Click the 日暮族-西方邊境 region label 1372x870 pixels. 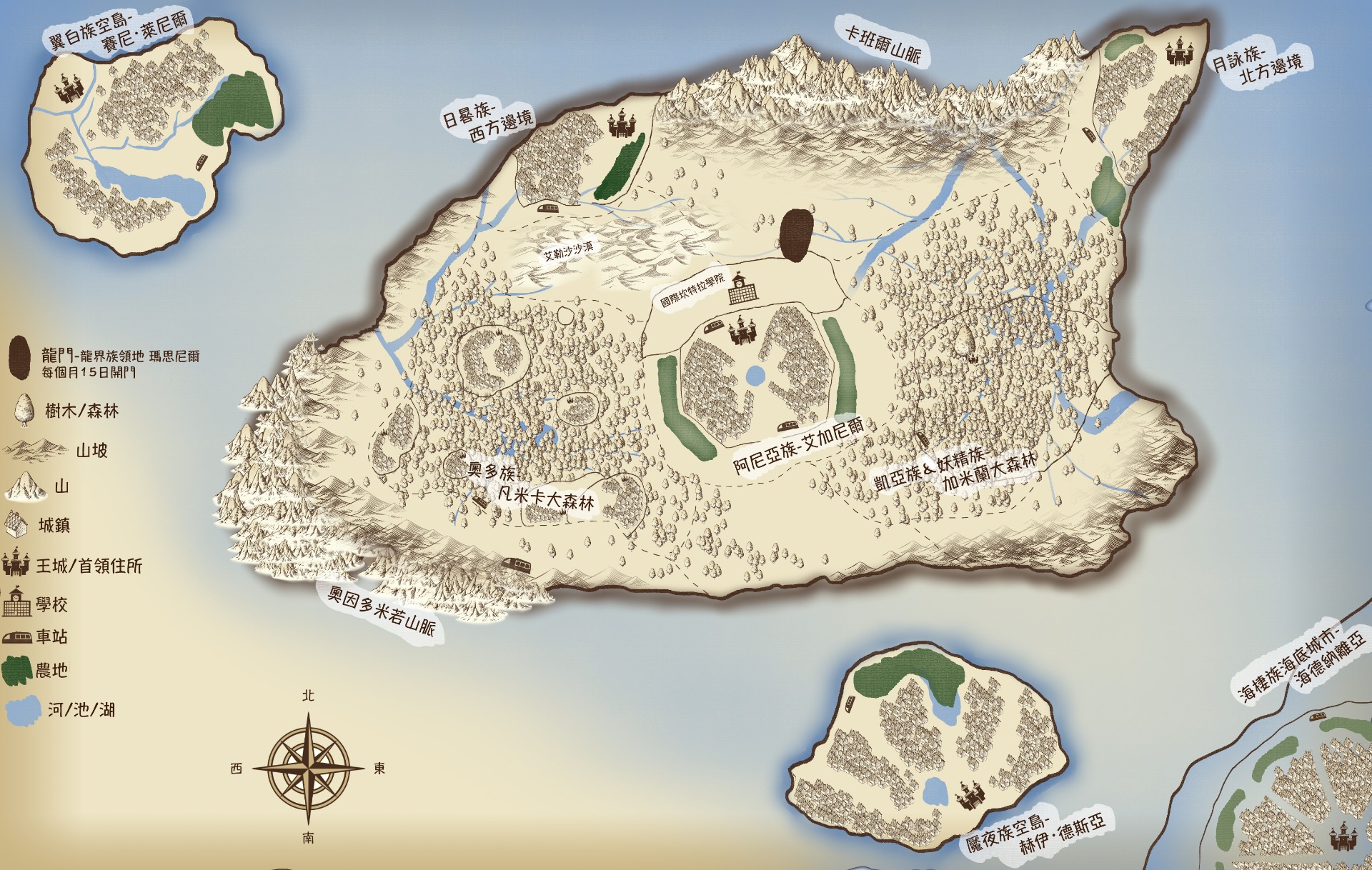(x=488, y=121)
